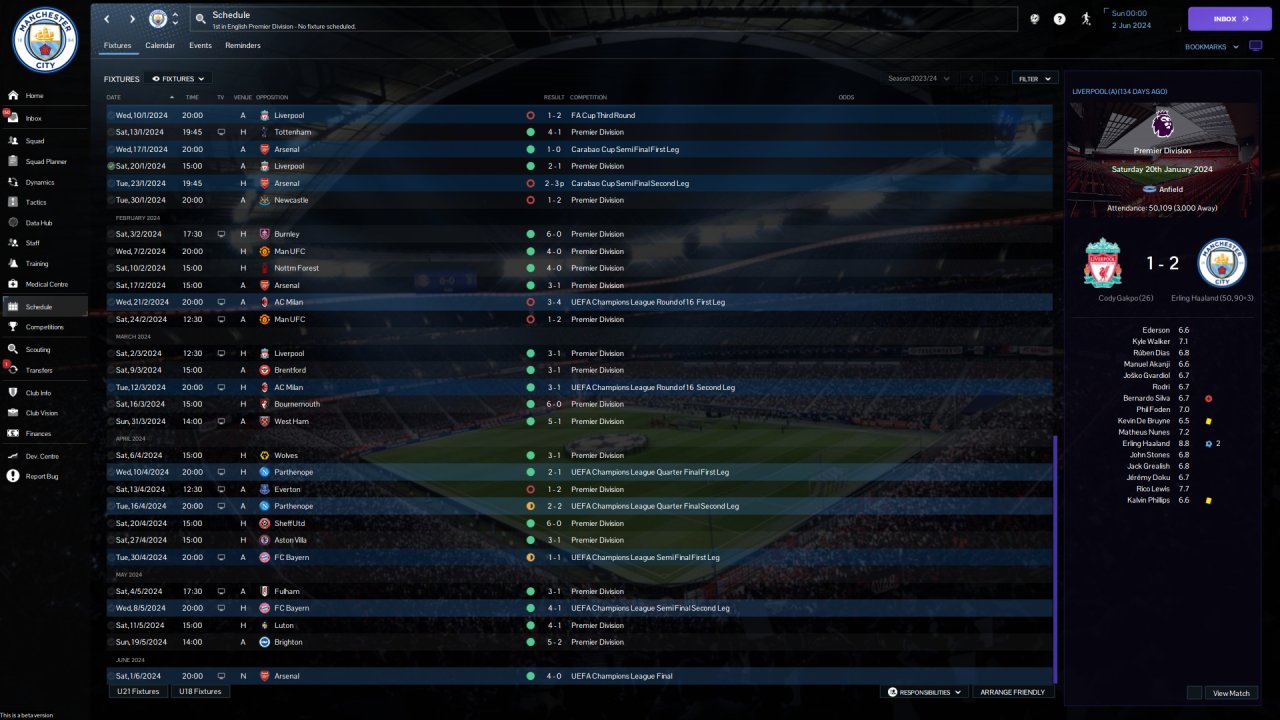Go to the Tactics screen
1280x720 pixels.
(x=36, y=202)
